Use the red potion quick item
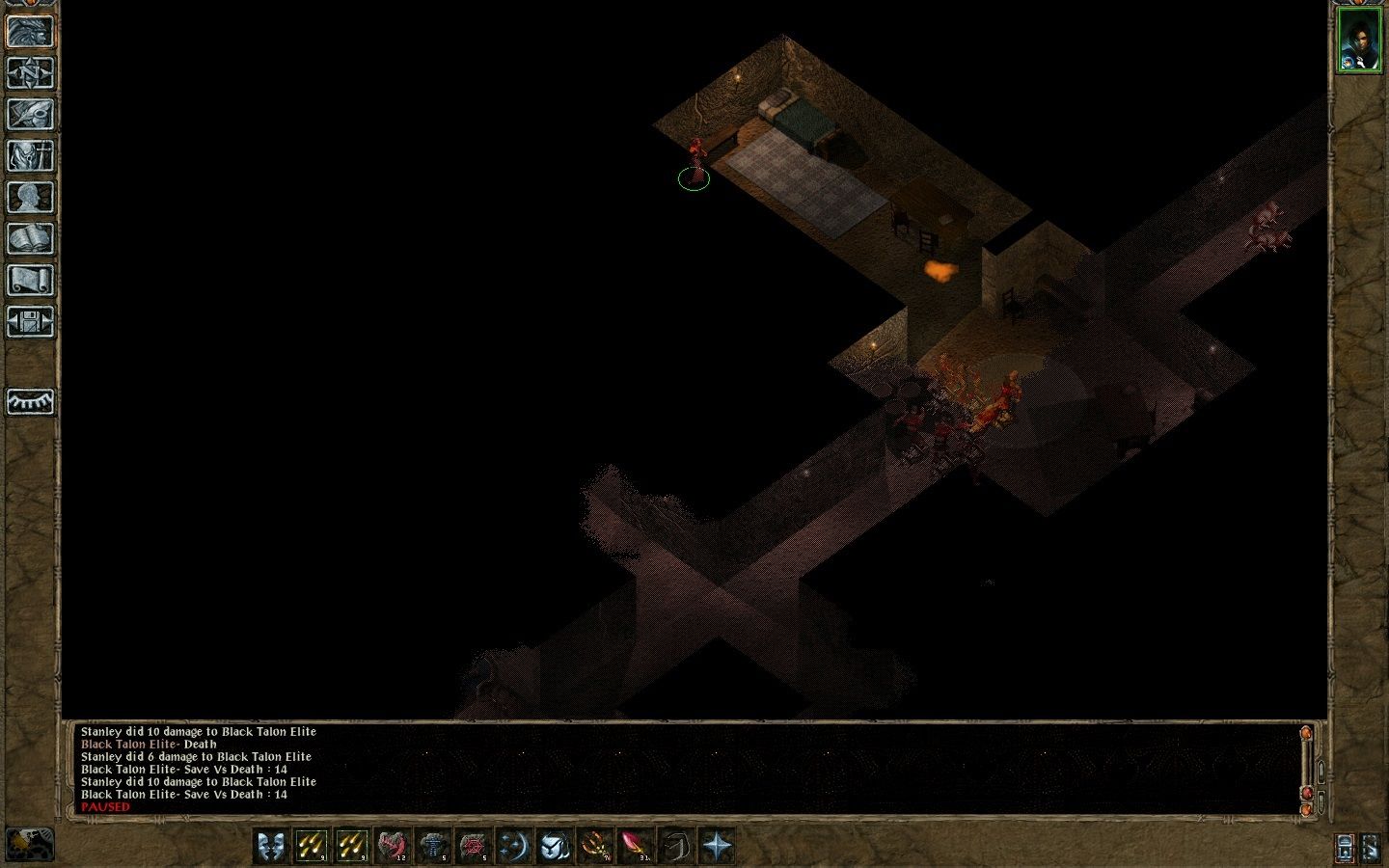The width and height of the screenshot is (1389, 868). 636,846
